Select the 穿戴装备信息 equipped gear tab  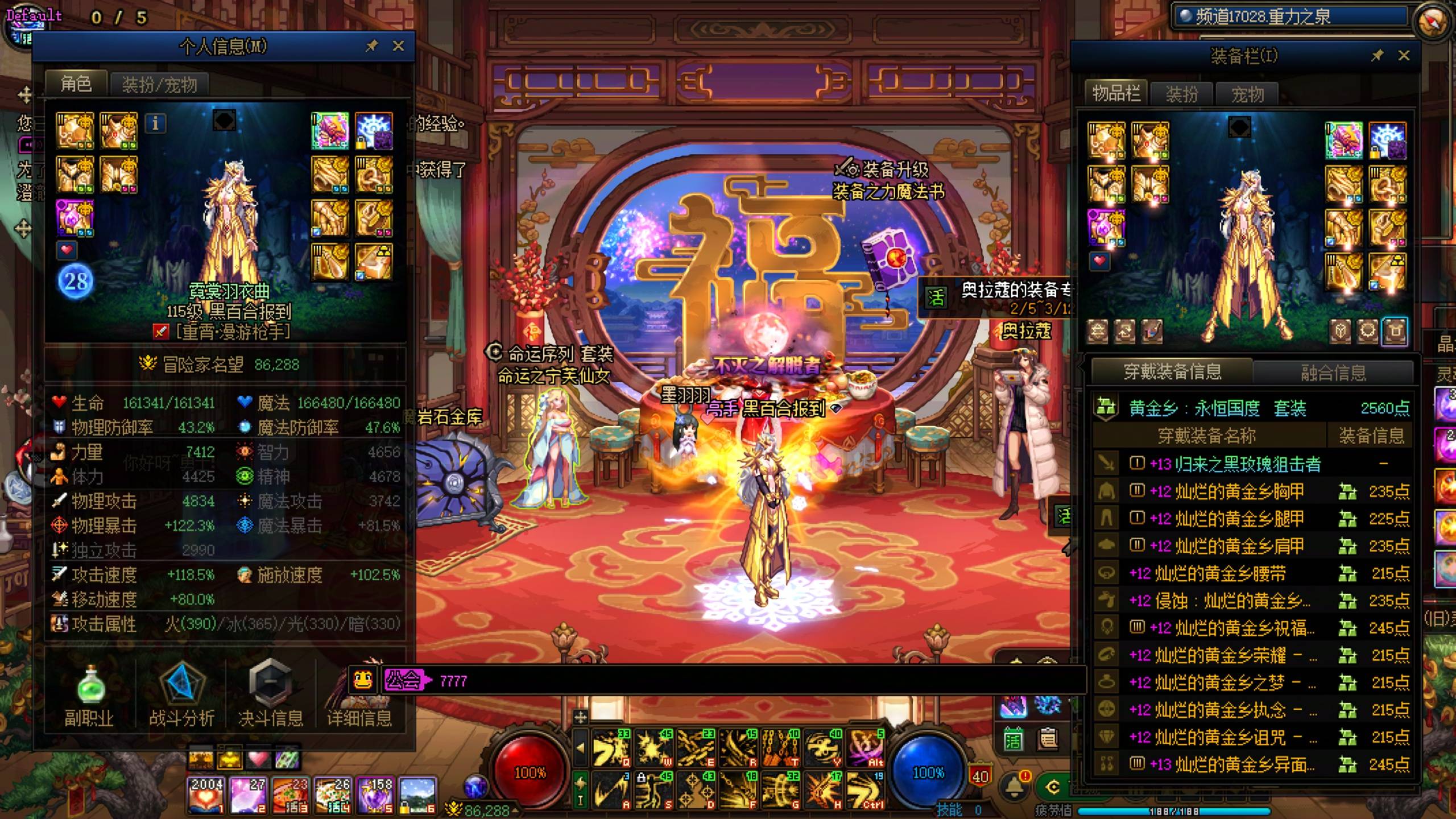click(1172, 372)
